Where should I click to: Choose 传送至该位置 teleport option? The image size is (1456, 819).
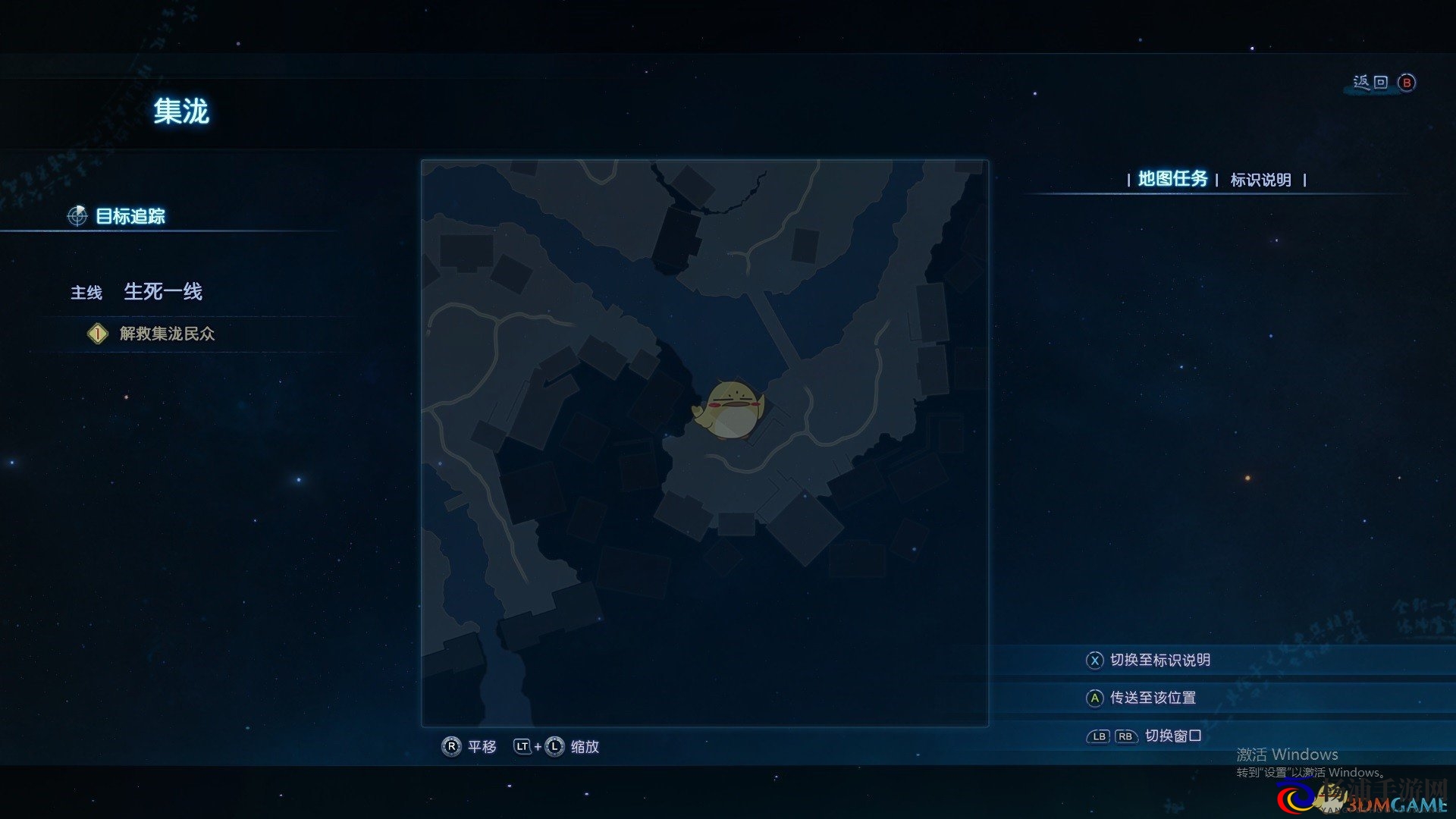point(1152,698)
